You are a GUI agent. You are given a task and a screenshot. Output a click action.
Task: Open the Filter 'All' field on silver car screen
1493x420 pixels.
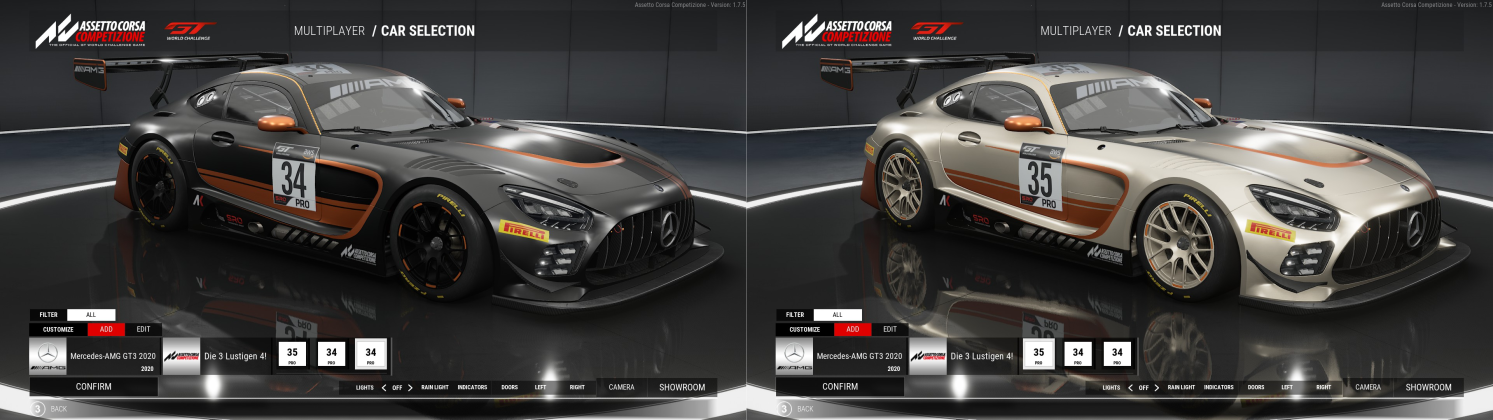pyautogui.click(x=838, y=314)
